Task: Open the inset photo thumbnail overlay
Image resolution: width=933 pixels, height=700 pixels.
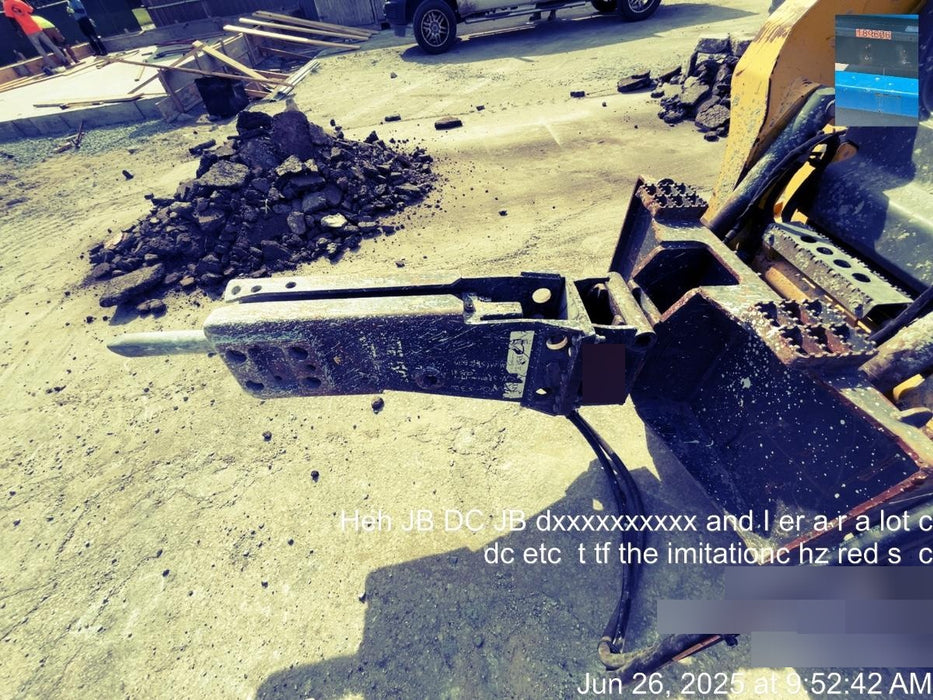Action: [x=876, y=70]
